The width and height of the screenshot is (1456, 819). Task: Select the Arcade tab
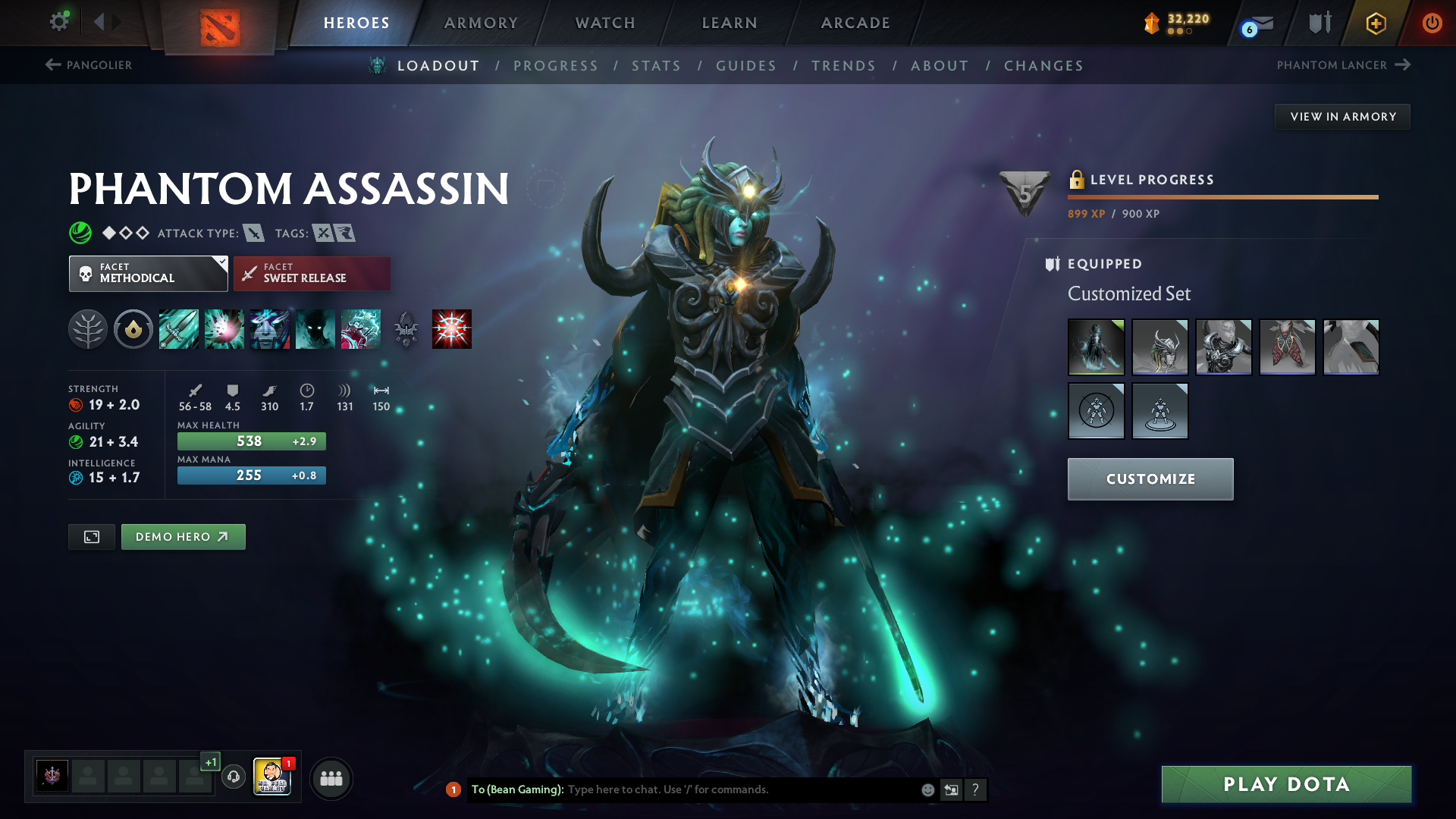(855, 23)
